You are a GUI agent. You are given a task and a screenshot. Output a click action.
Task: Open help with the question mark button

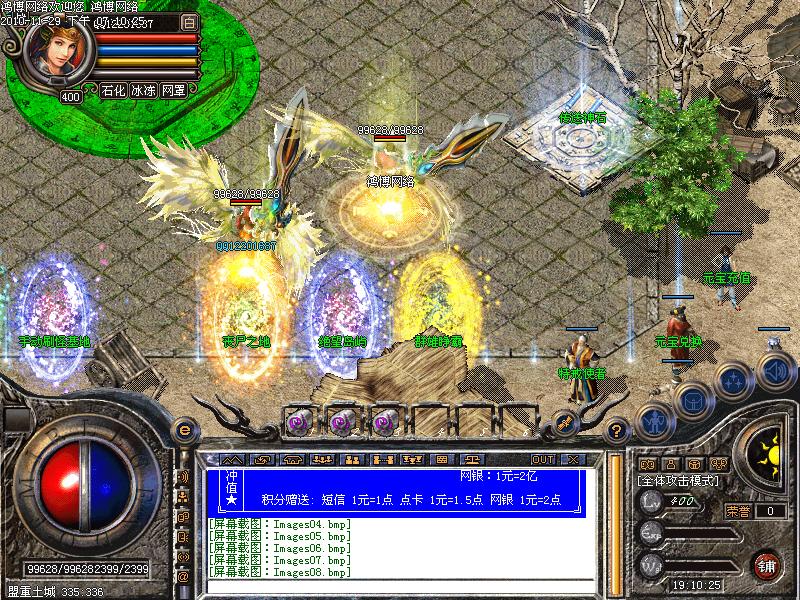618,430
